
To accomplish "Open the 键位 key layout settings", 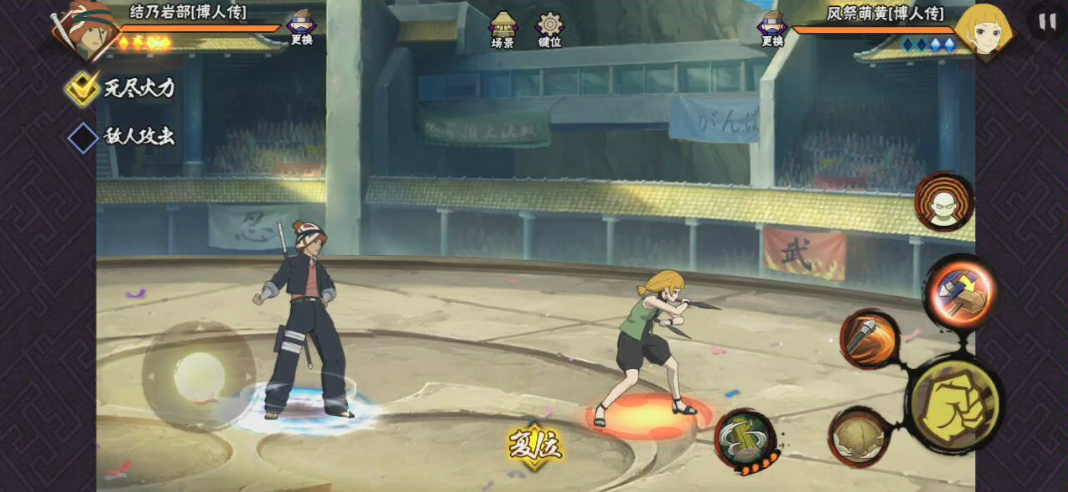I will tap(550, 30).
